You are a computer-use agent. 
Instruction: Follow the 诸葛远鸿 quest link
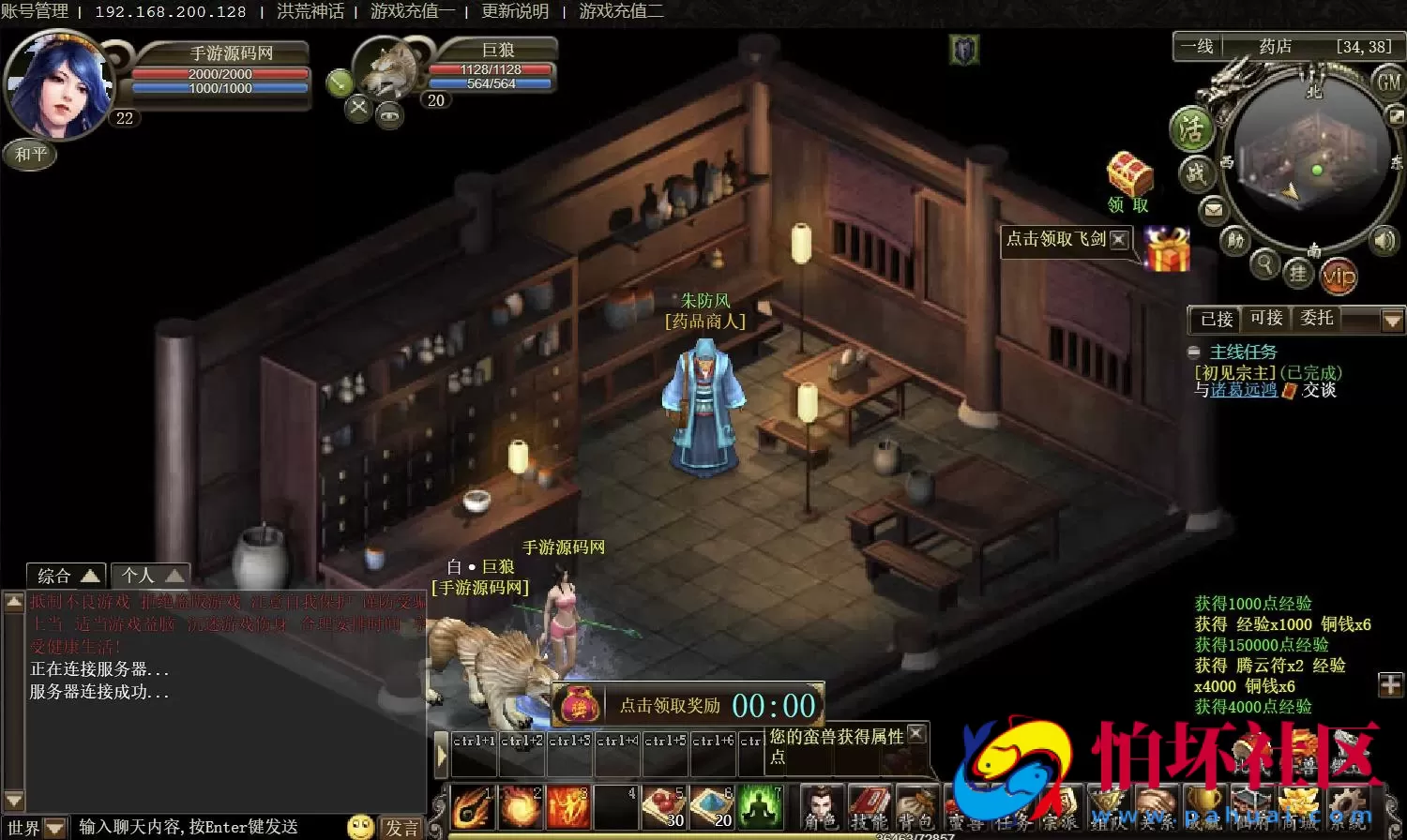click(1244, 390)
